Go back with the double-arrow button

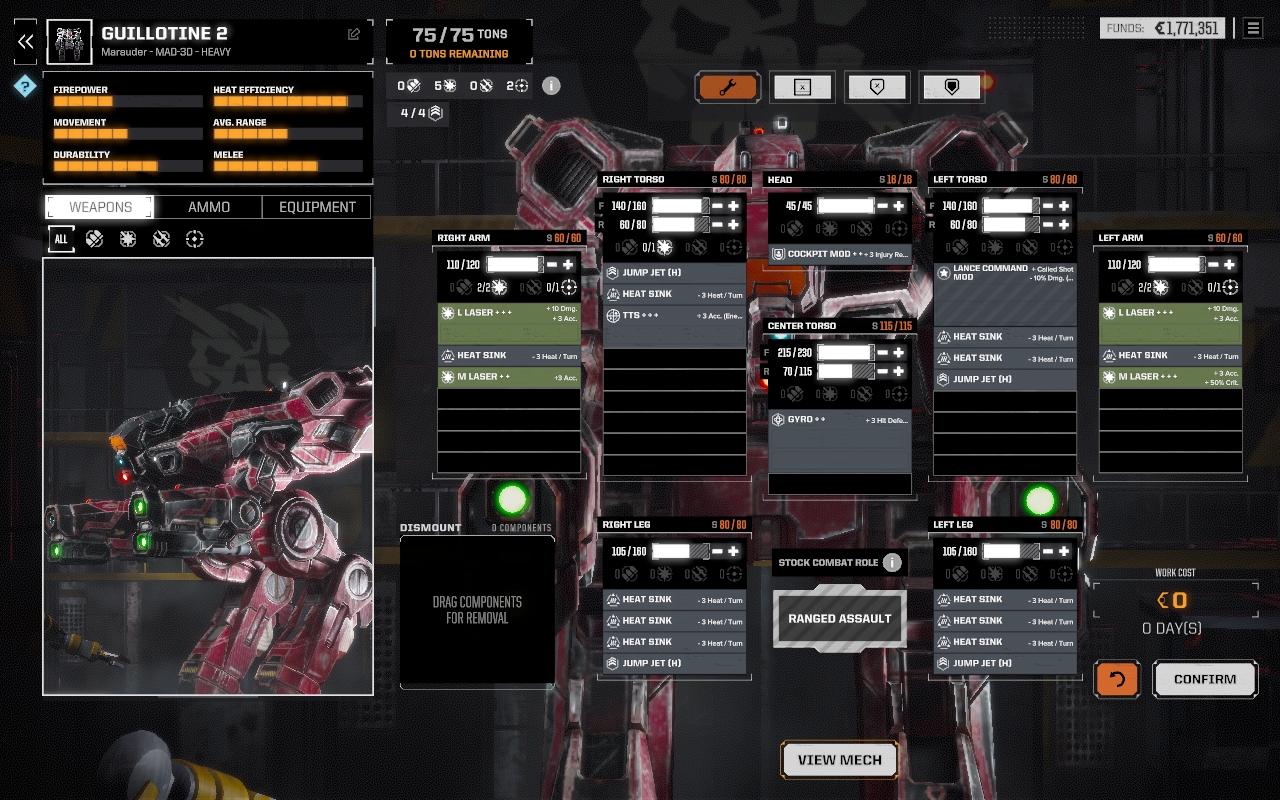26,41
